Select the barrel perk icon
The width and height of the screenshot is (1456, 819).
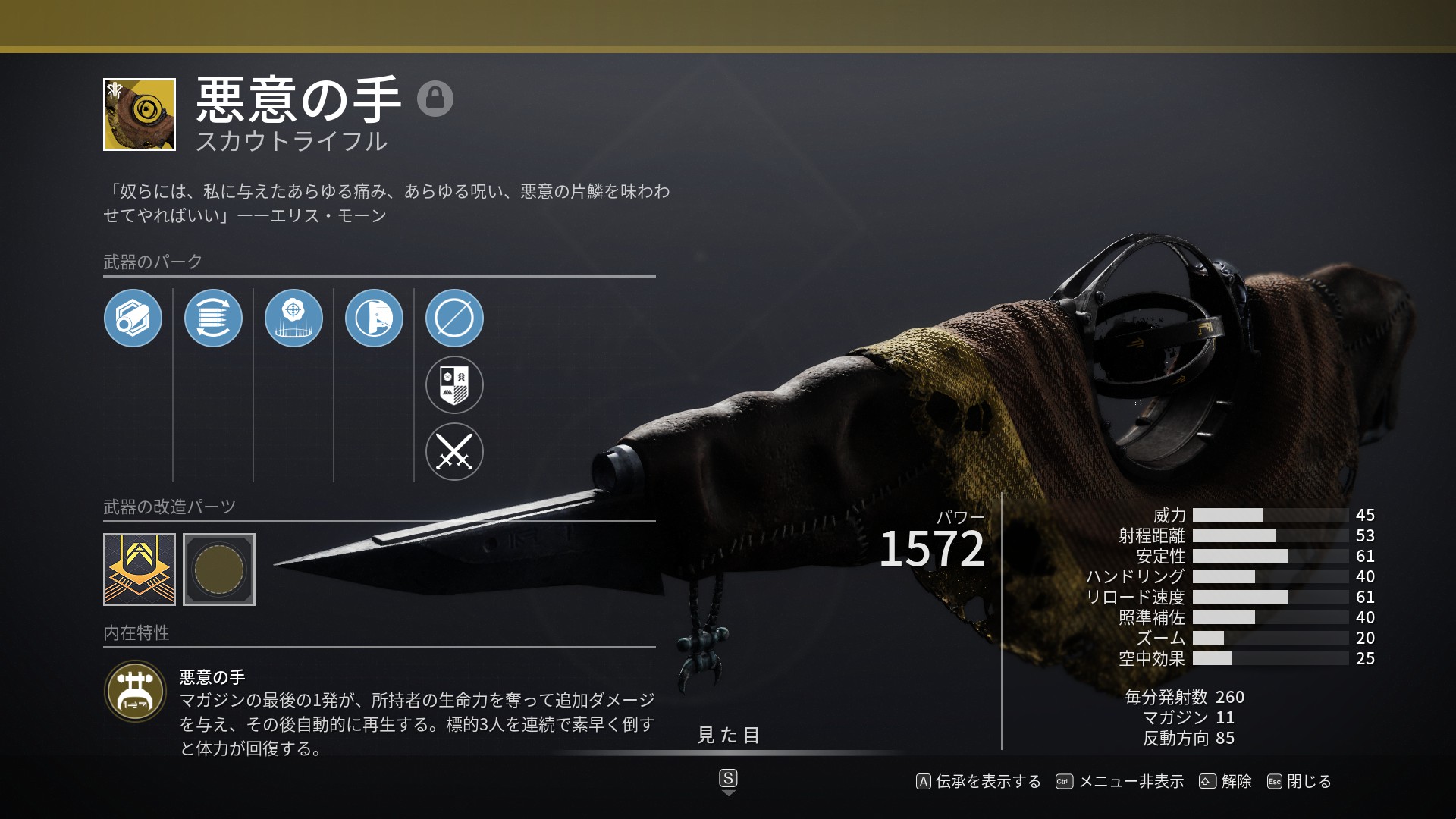[x=133, y=318]
